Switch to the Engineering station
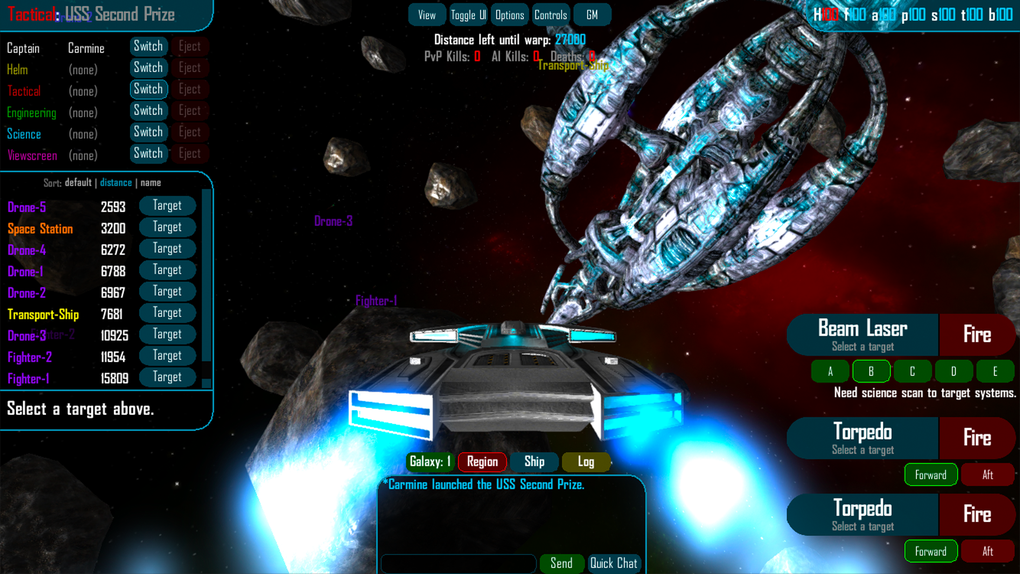 click(x=148, y=111)
